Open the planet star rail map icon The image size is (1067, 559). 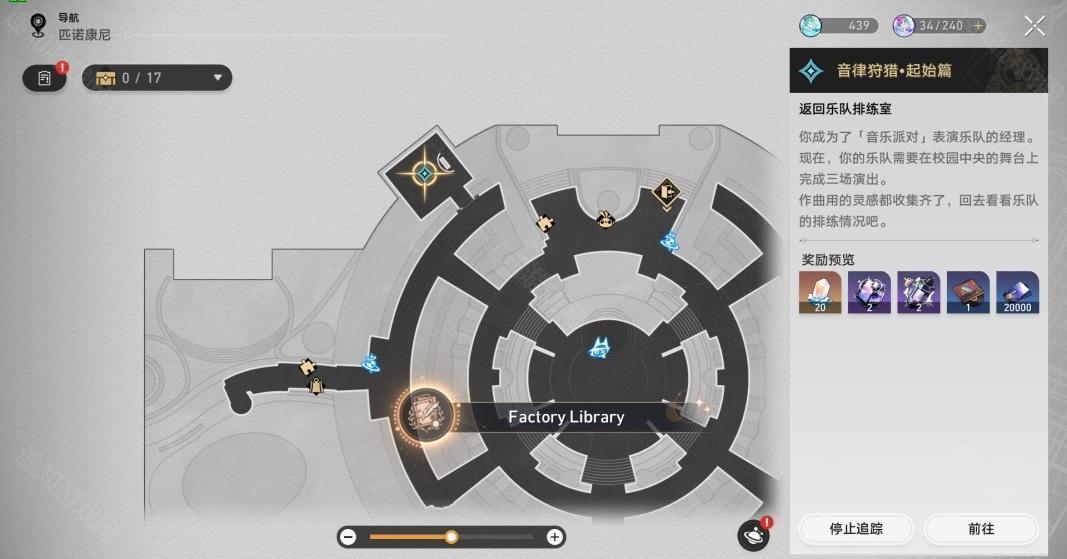click(x=752, y=535)
